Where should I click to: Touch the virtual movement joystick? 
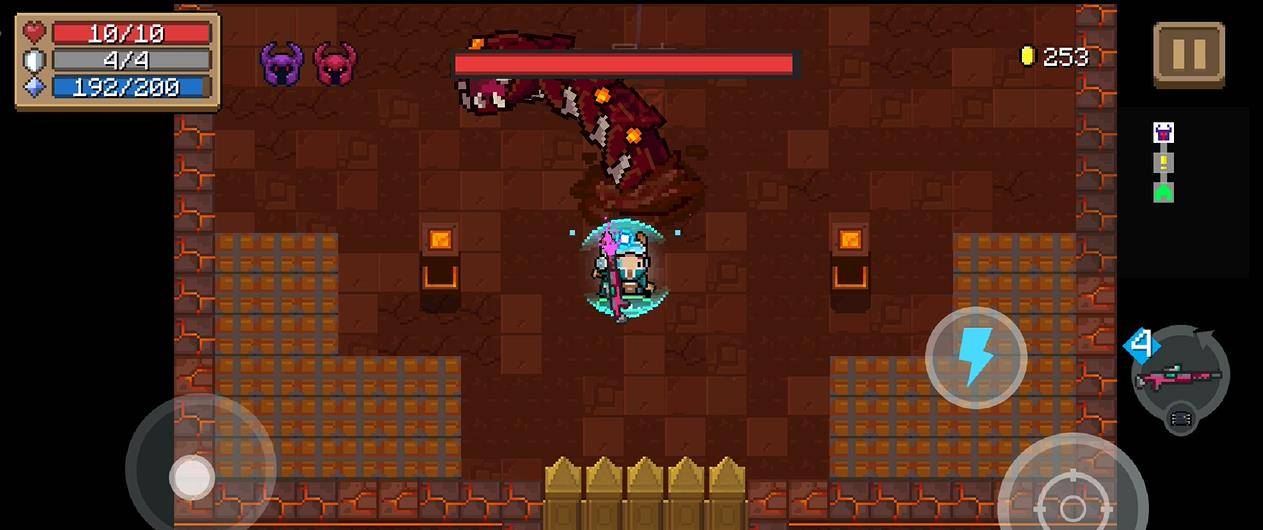pos(192,477)
